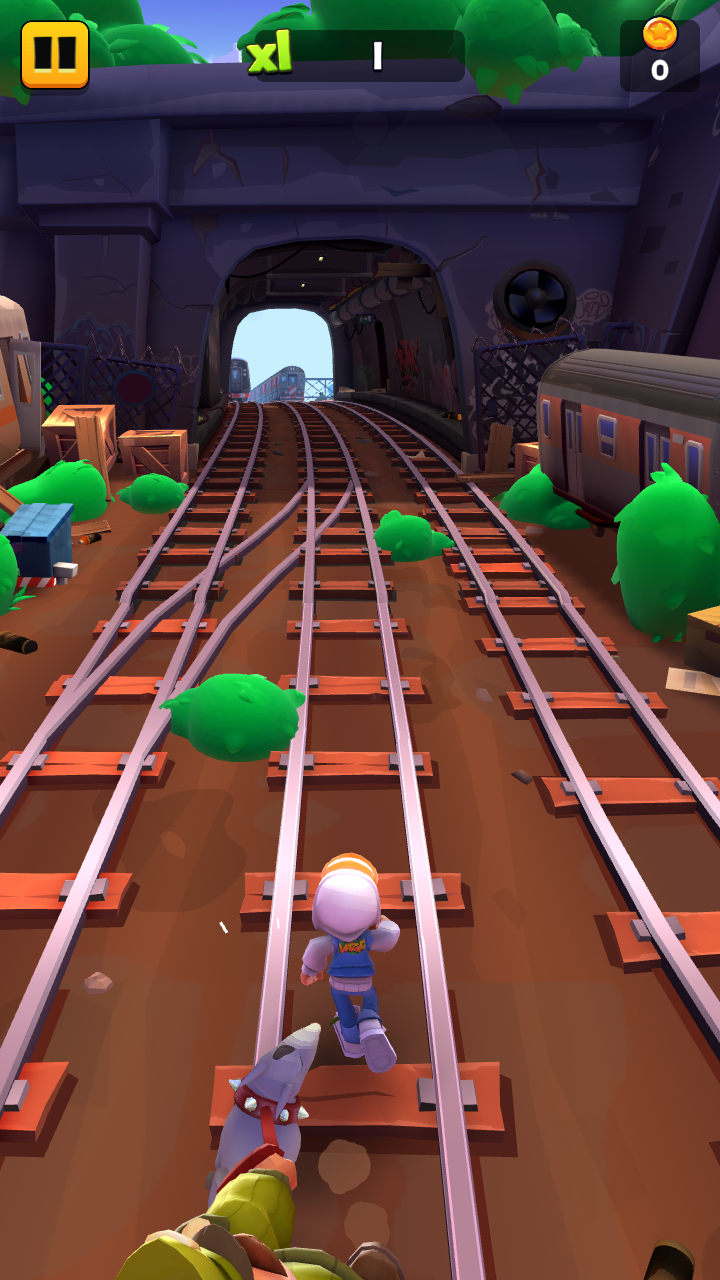Pause the game with the yellow button

[x=55, y=54]
